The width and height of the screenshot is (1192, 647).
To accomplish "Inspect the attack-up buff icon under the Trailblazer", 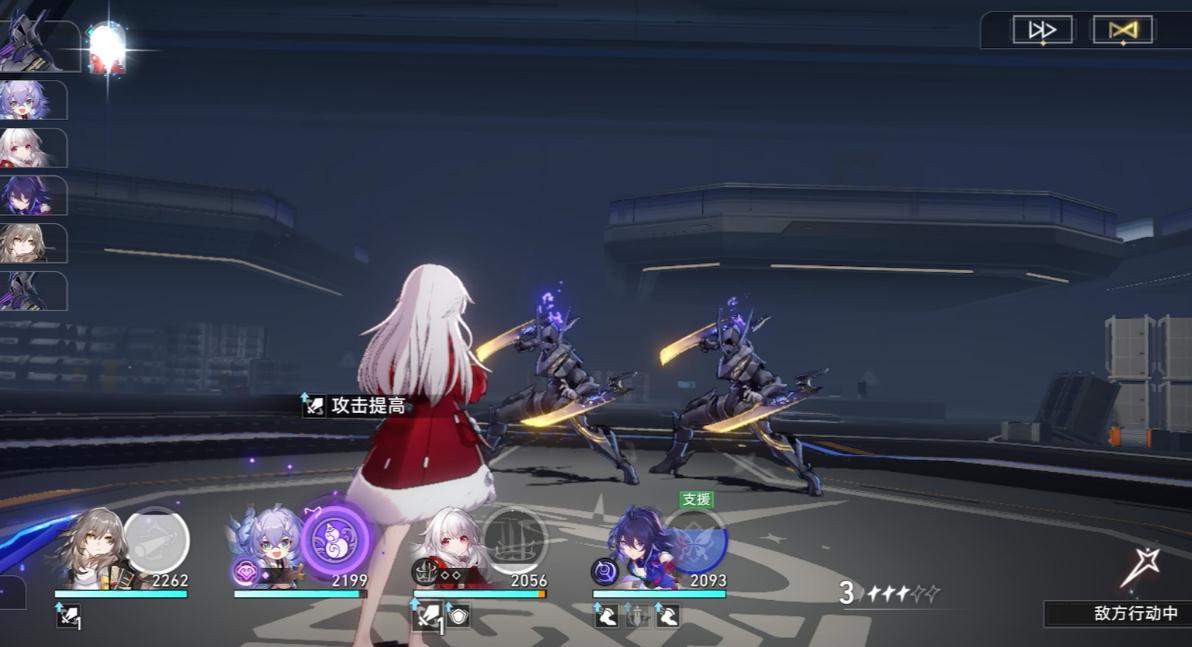I will [66, 616].
